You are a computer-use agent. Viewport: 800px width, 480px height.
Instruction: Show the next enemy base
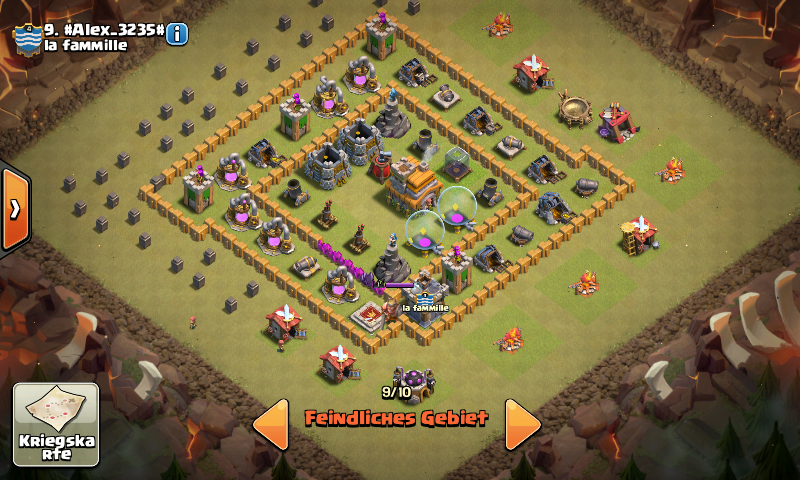[521, 424]
